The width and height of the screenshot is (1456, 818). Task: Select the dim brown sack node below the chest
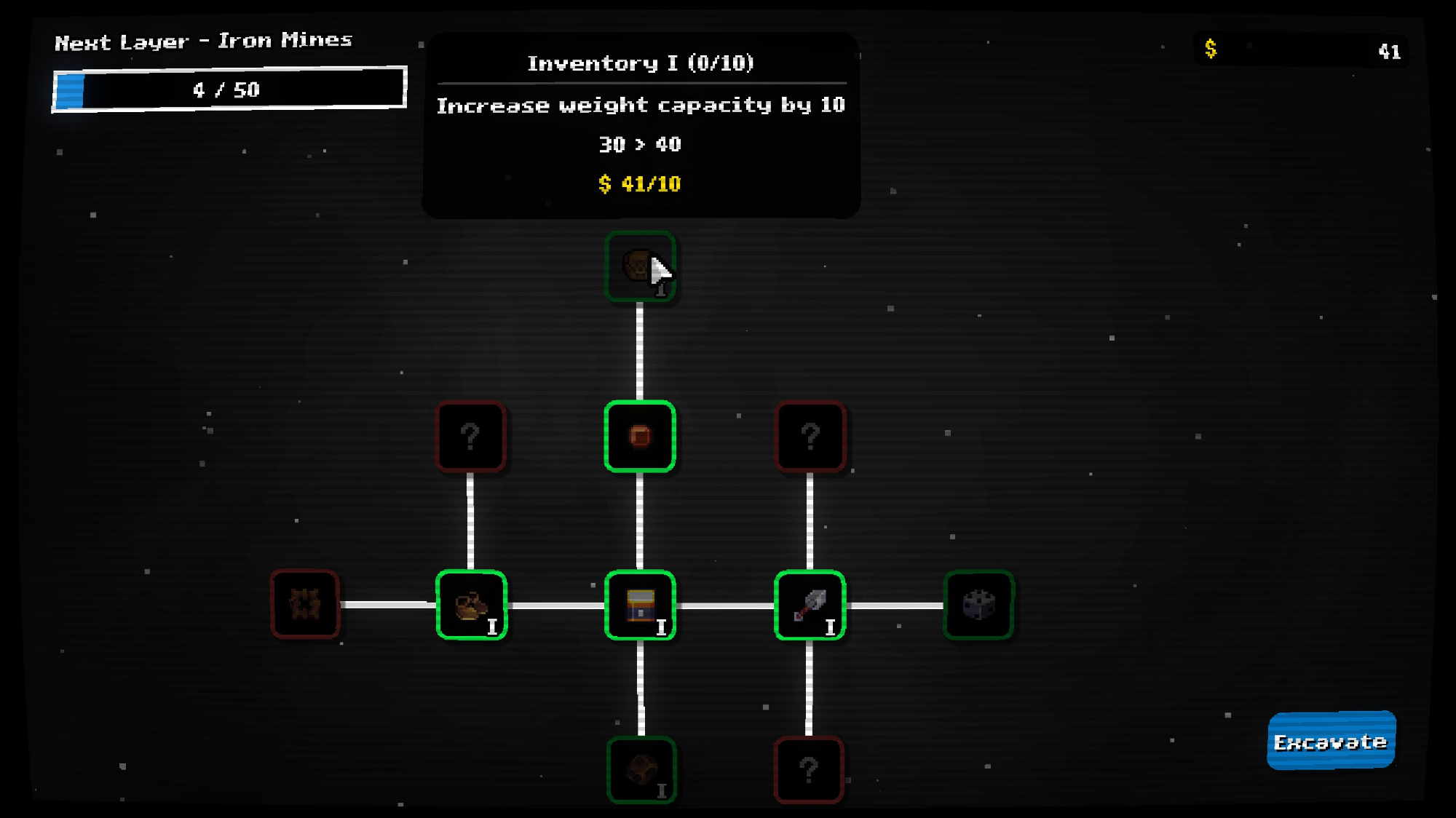coord(641,770)
